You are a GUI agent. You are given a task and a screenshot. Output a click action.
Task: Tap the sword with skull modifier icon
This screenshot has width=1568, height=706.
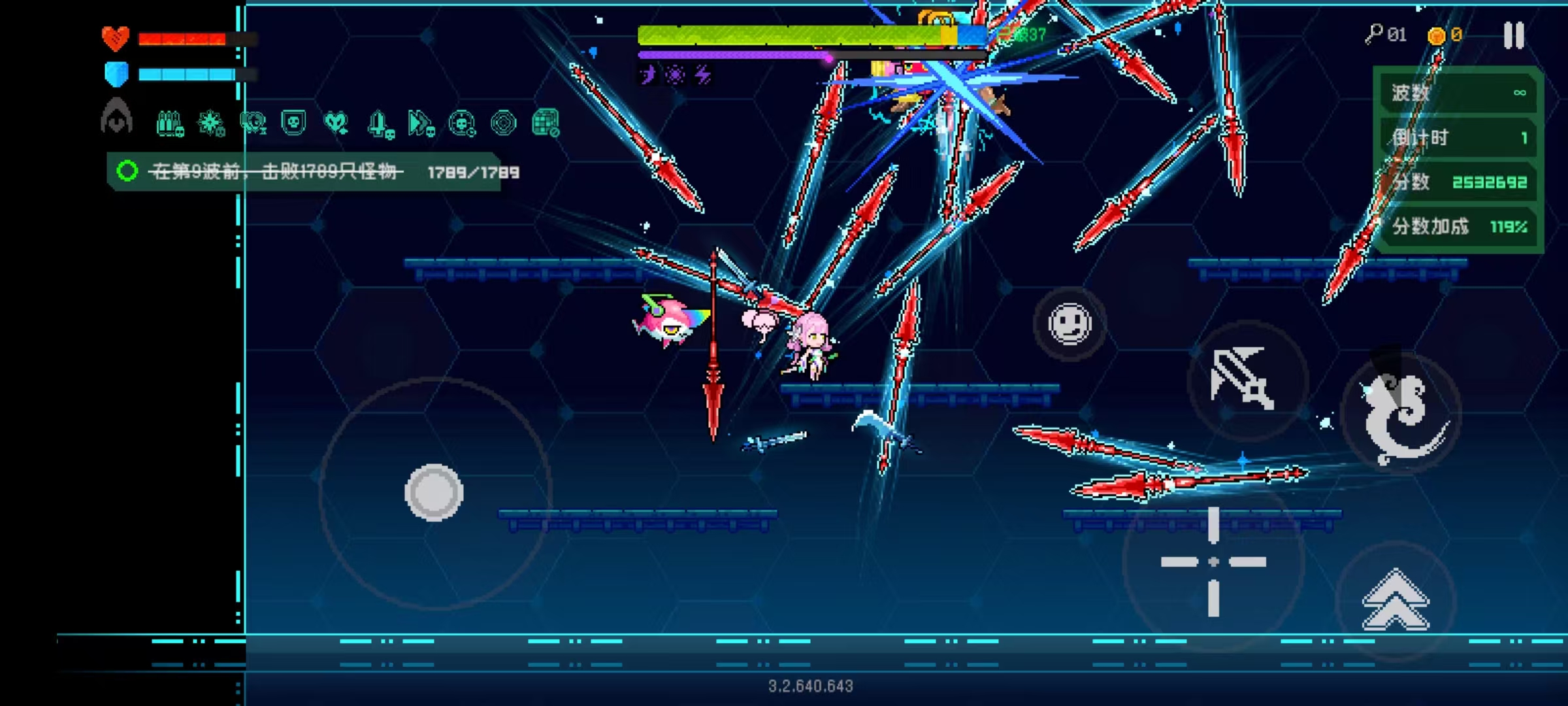[380, 124]
